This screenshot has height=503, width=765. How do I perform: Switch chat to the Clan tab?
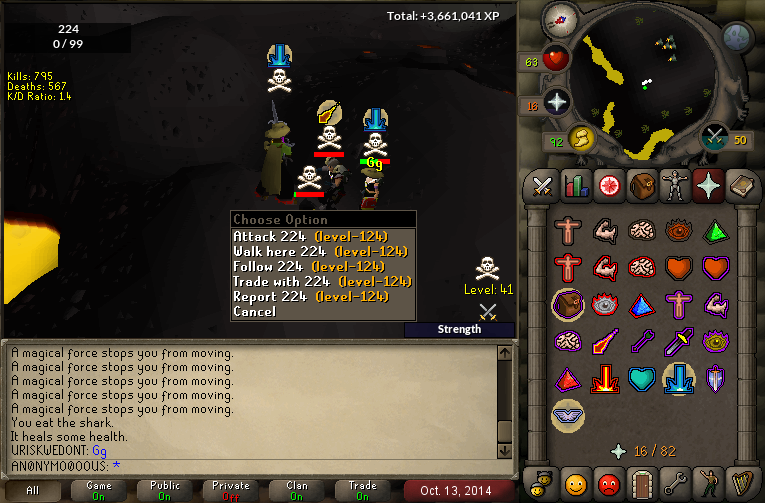pyautogui.click(x=297, y=491)
